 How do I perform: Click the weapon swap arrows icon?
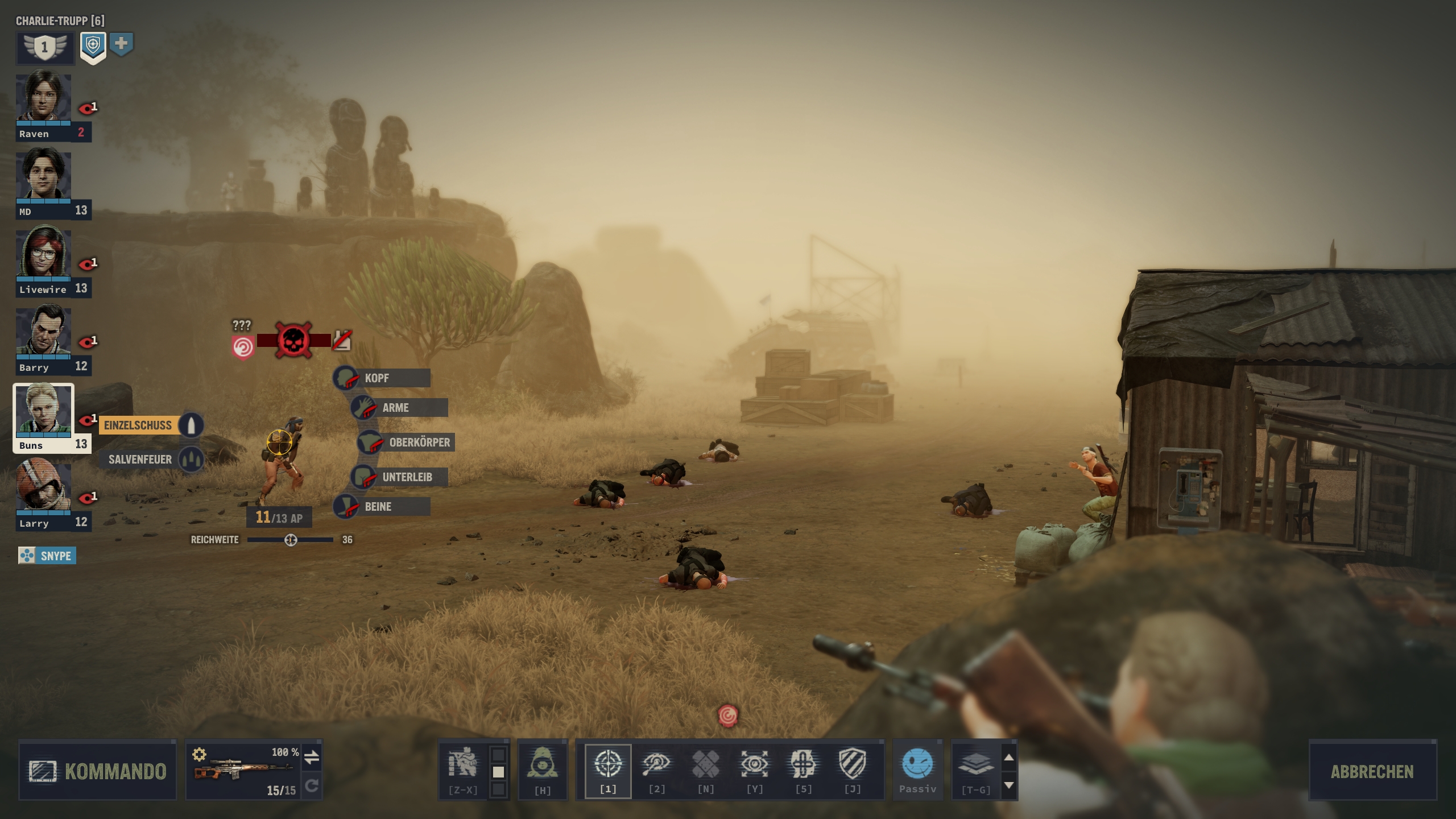[x=312, y=757]
